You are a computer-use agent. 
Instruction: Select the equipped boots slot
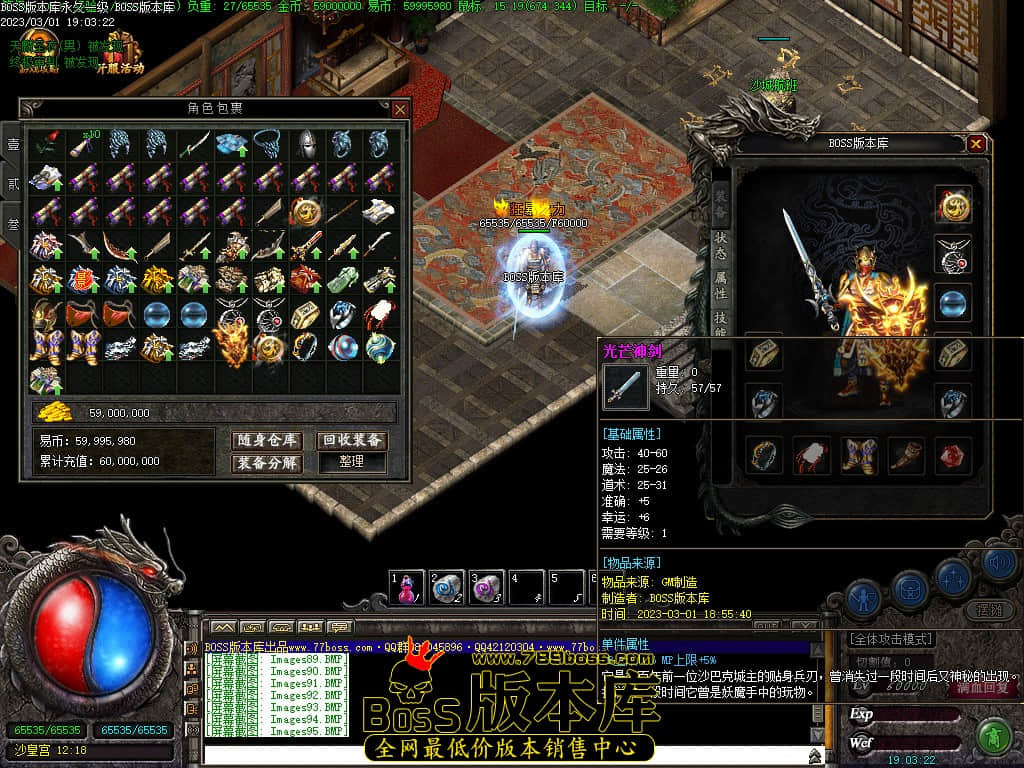tap(859, 455)
